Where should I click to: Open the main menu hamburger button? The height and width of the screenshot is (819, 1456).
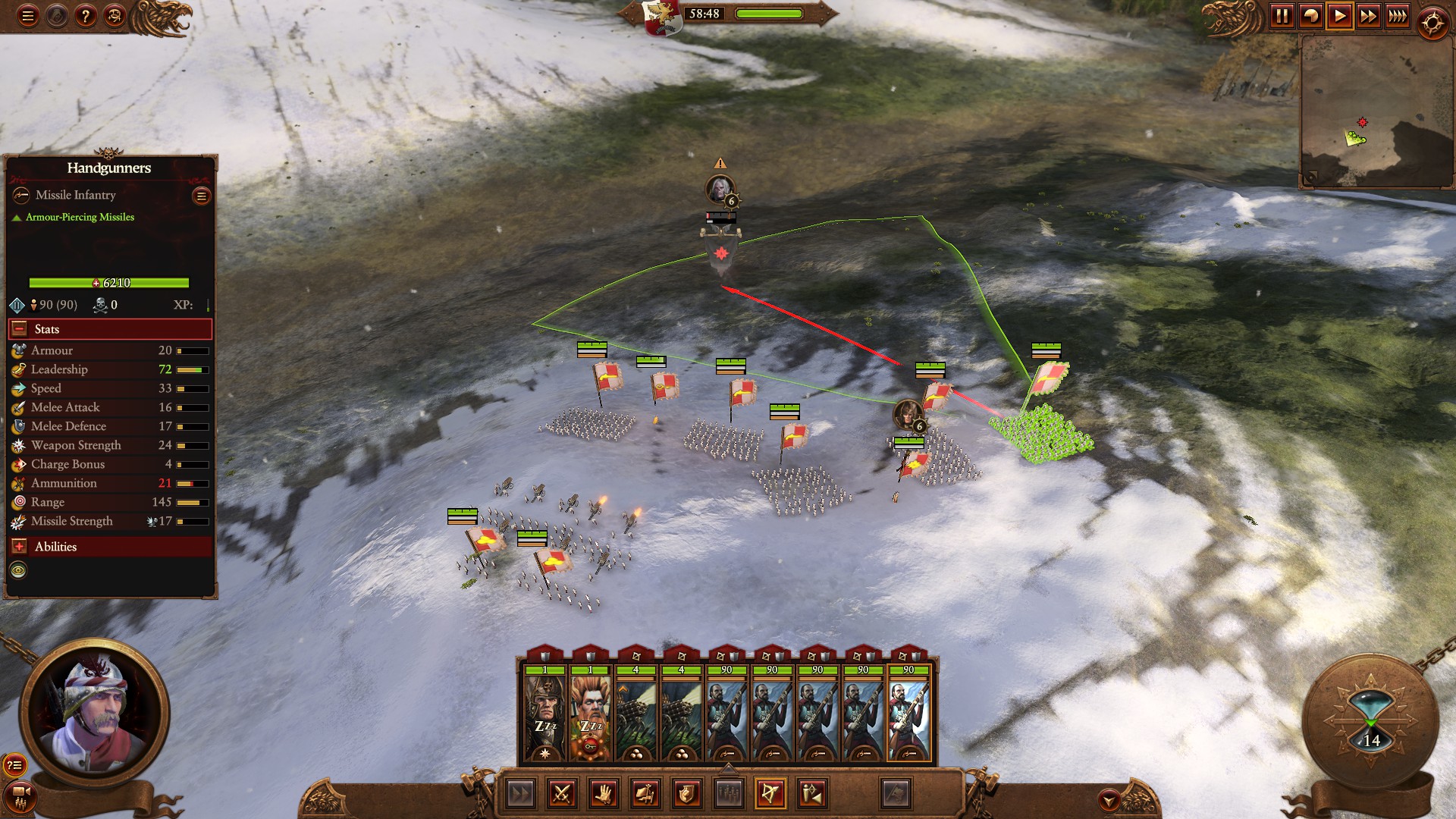[28, 16]
